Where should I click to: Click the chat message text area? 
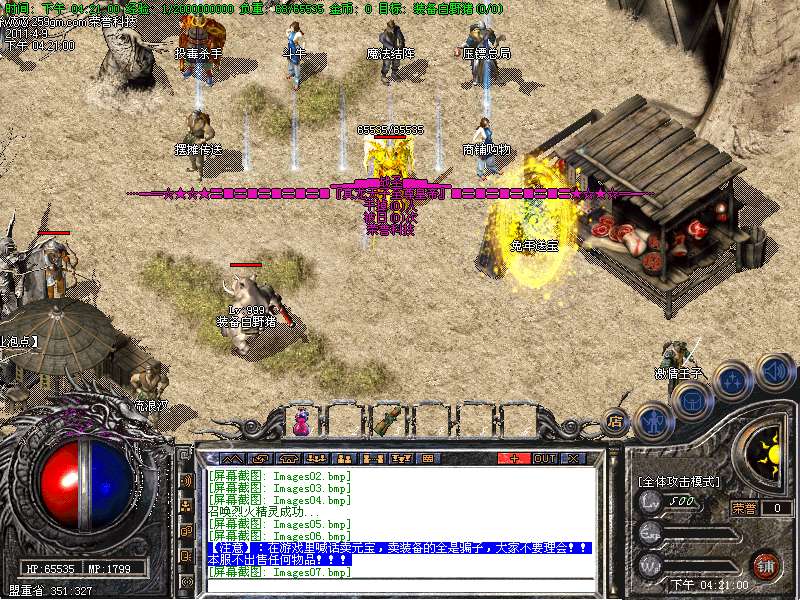(400, 525)
